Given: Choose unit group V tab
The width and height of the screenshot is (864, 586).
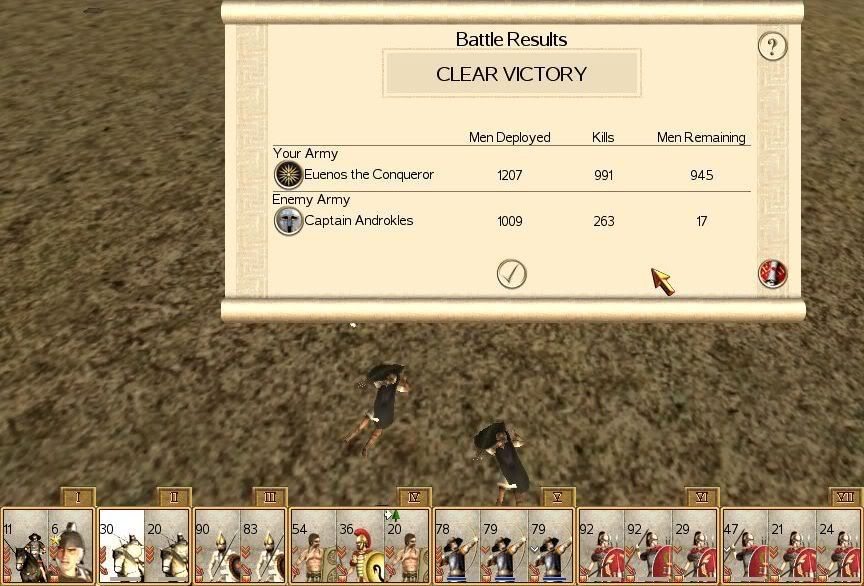Looking at the screenshot, I should pos(558,497).
